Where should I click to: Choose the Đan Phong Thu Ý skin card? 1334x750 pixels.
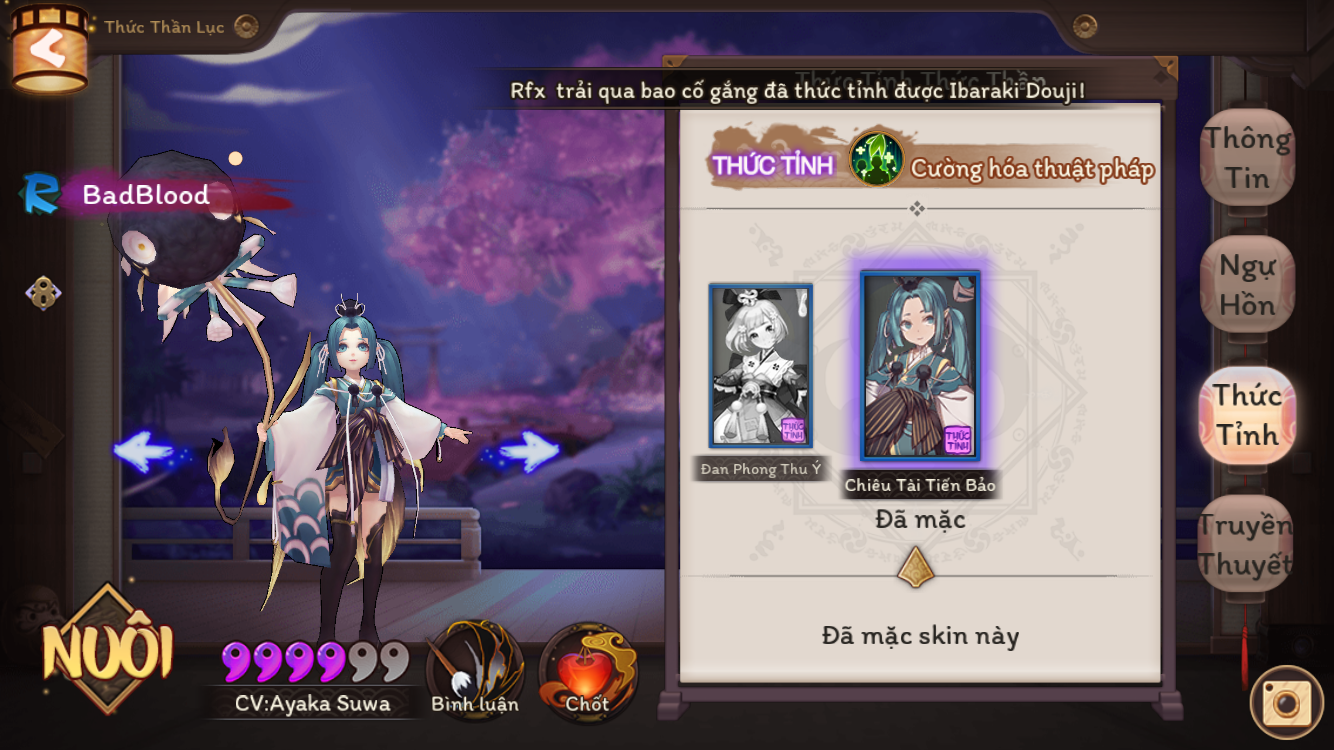coord(760,366)
